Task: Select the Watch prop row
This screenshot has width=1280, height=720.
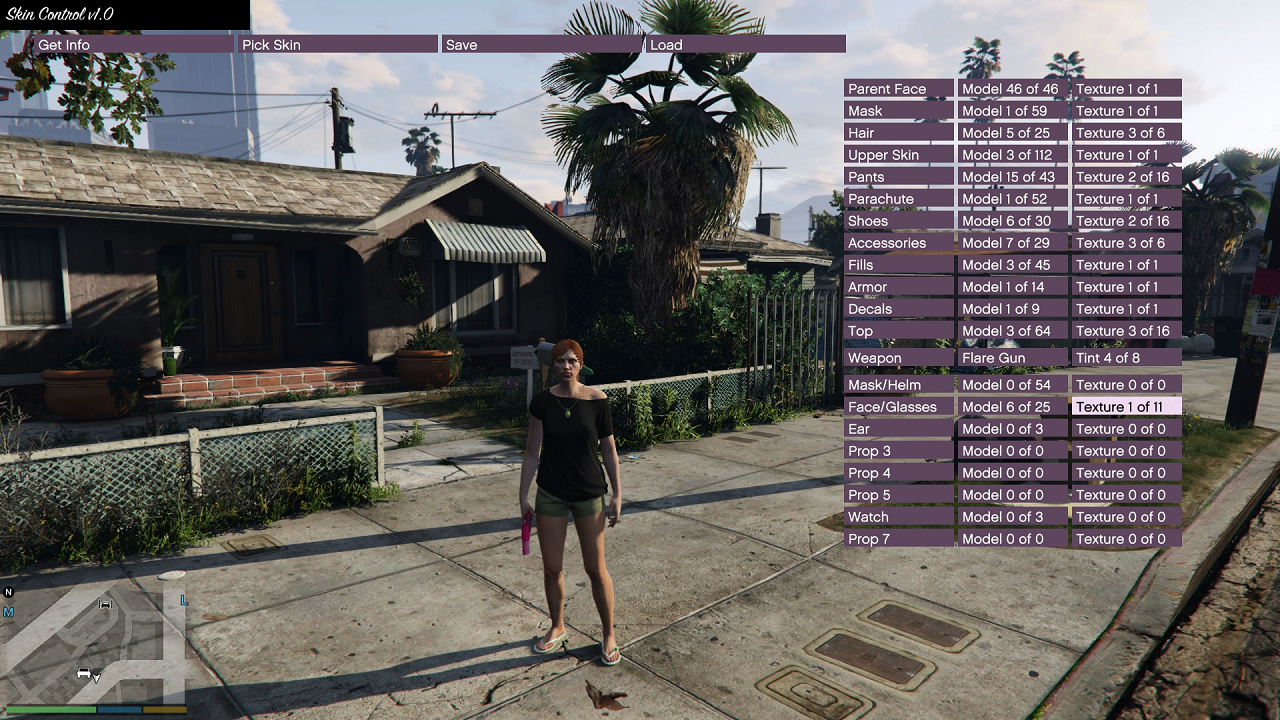Action: pos(899,517)
